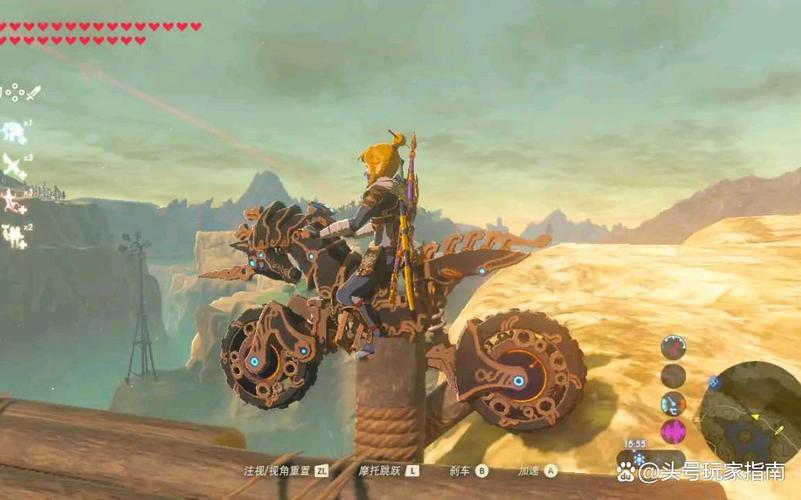Select the sword weapon quick-select icon
801x500 pixels.
click(x=33, y=92)
